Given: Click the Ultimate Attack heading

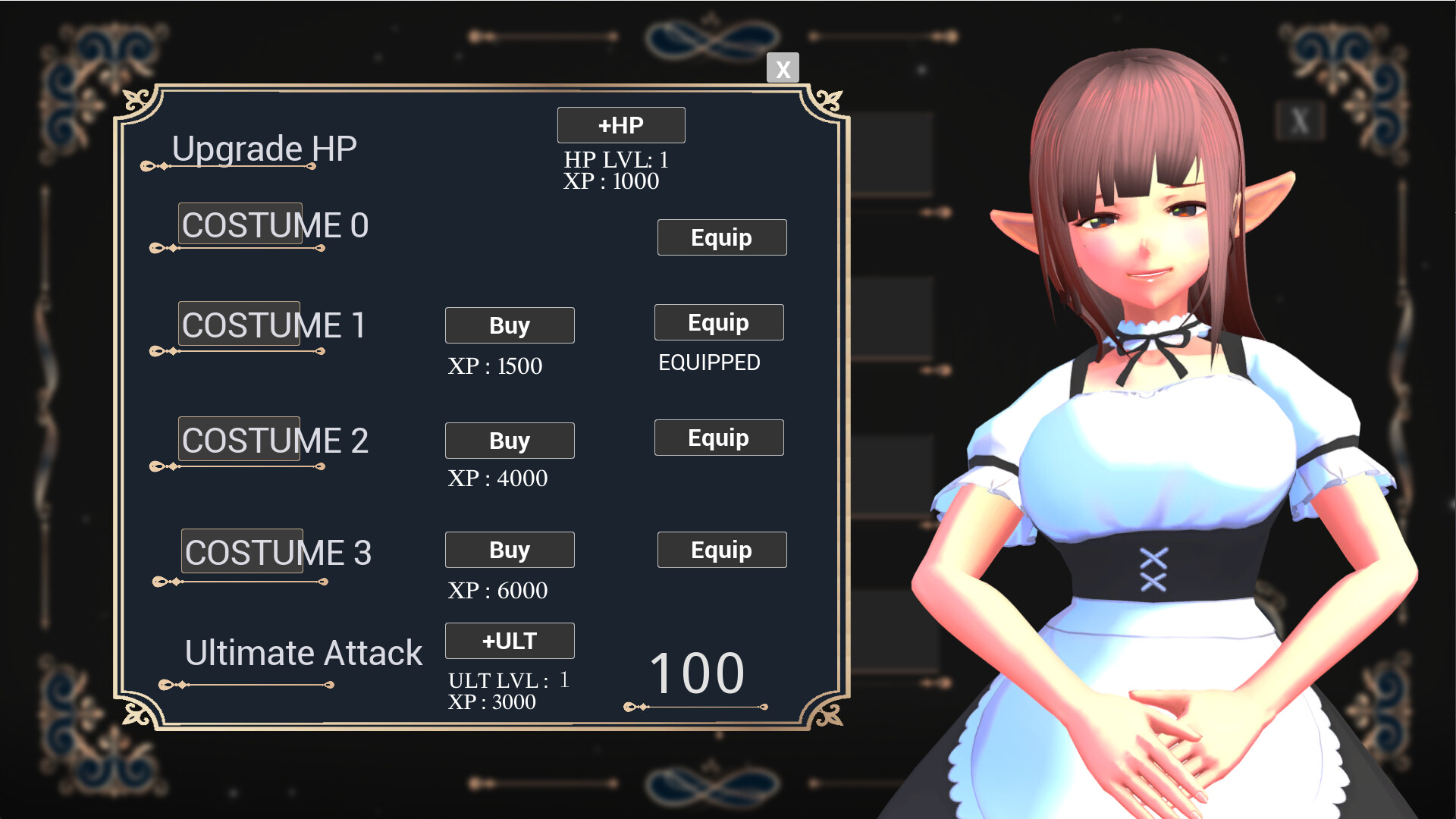Looking at the screenshot, I should (x=304, y=652).
